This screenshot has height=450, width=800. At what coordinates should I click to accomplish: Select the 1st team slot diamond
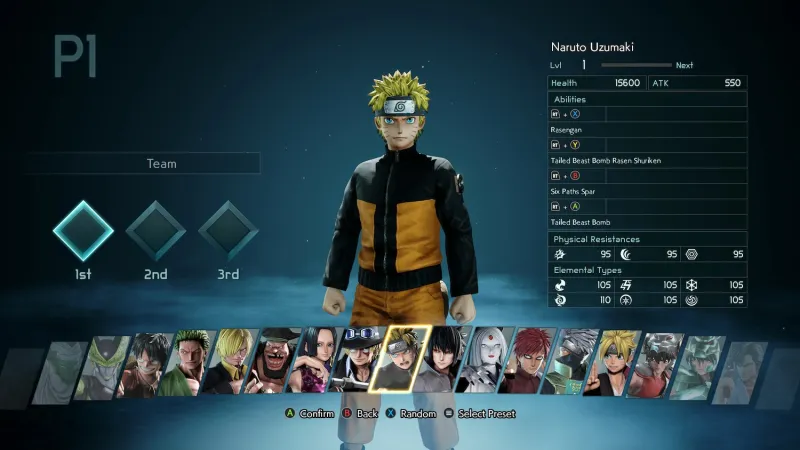(x=83, y=231)
